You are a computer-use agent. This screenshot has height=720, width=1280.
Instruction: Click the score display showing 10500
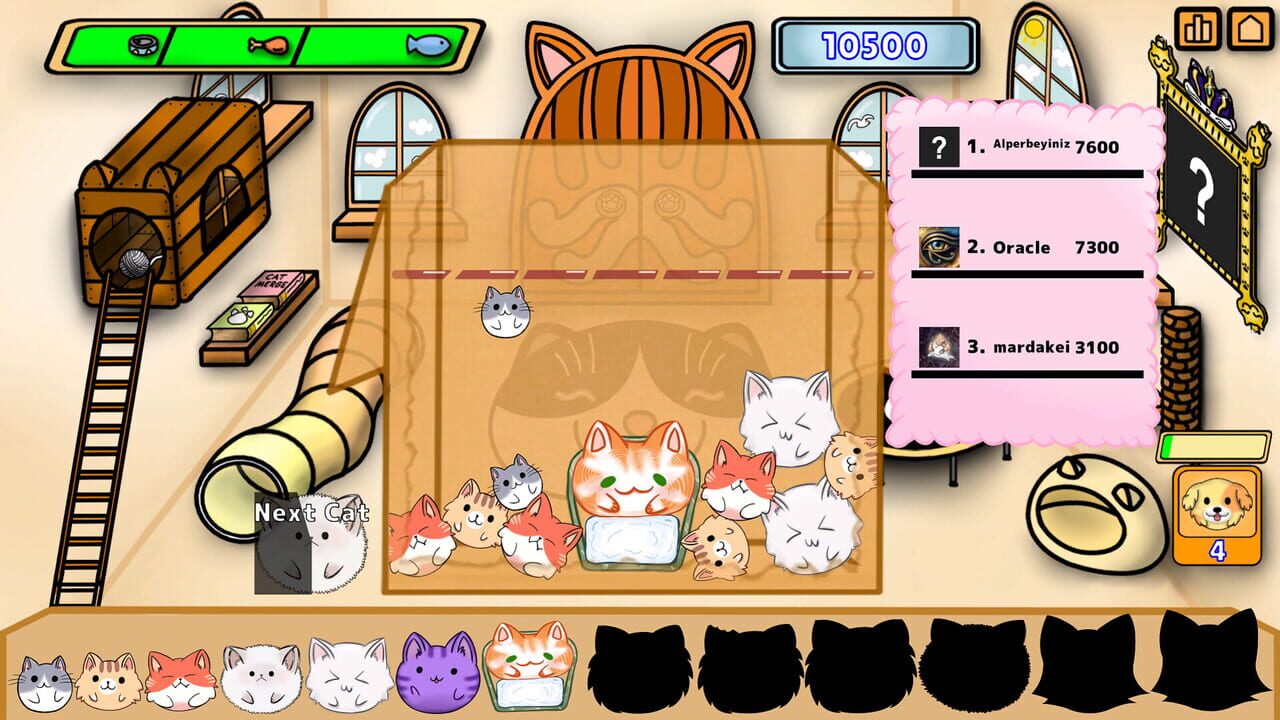(873, 43)
